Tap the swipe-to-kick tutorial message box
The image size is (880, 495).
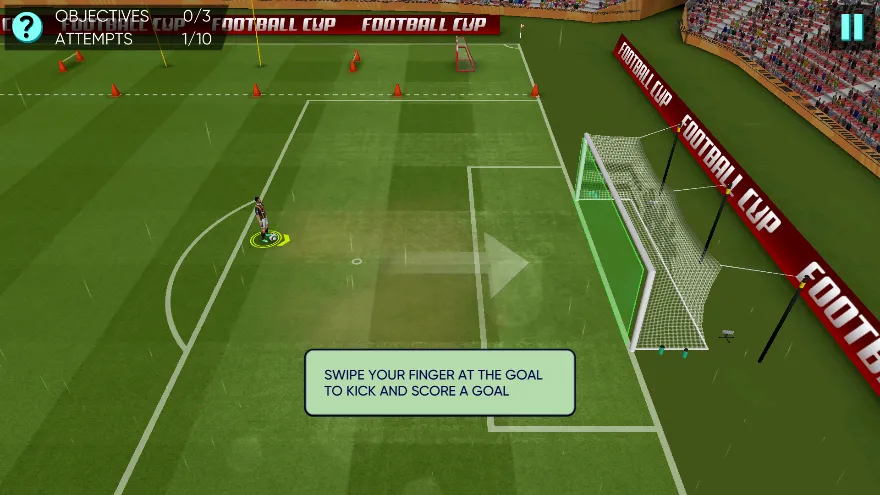[x=440, y=382]
